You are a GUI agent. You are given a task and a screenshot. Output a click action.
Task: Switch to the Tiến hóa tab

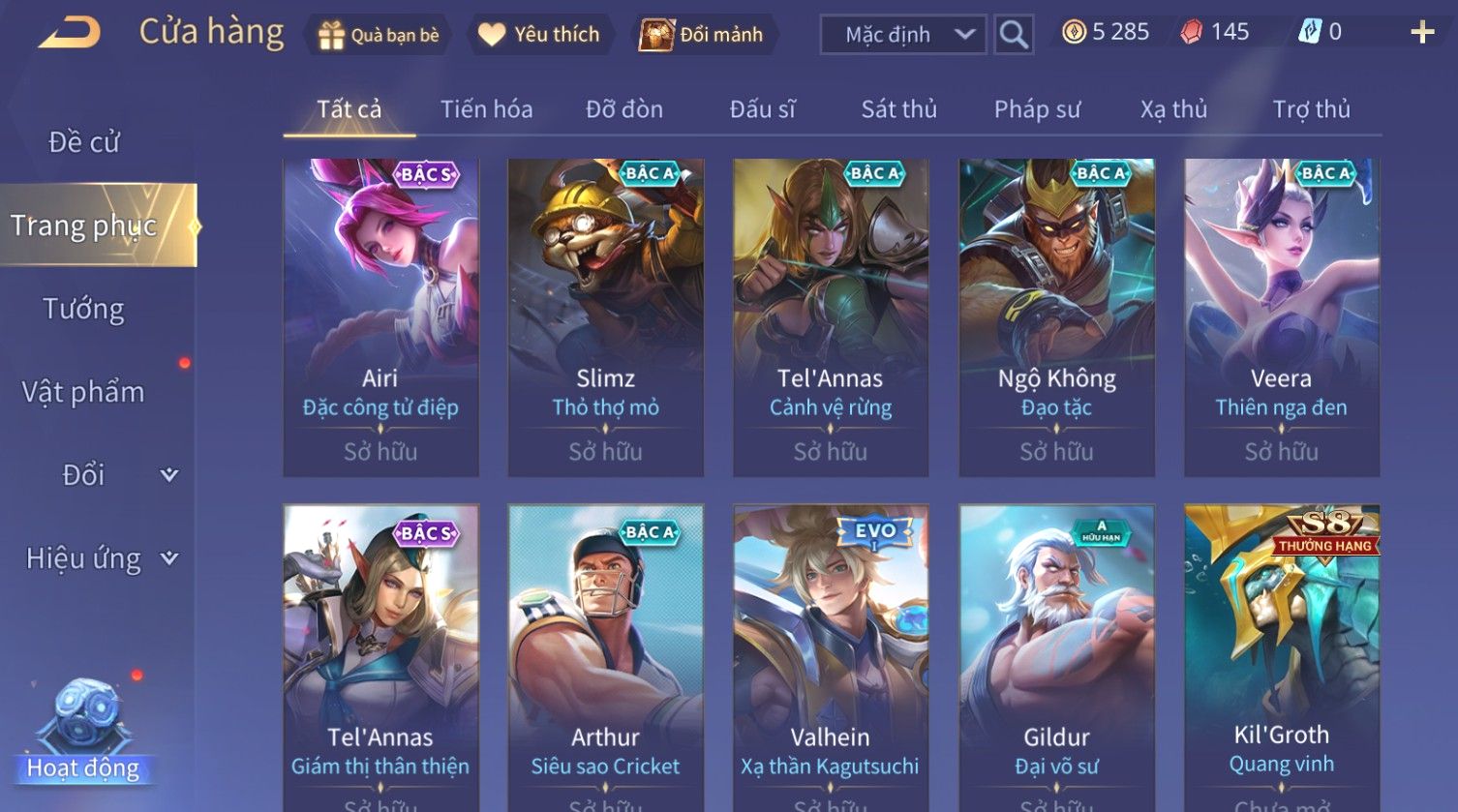click(486, 109)
